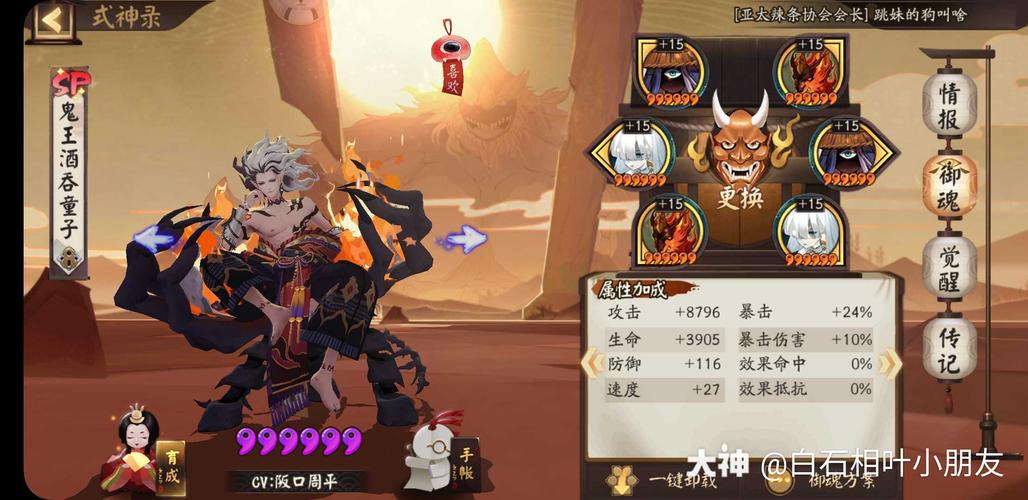Viewport: 1028px width, 500px height.
Task: Click the 更换 button under the oni mask
Action: pyautogui.click(x=740, y=197)
